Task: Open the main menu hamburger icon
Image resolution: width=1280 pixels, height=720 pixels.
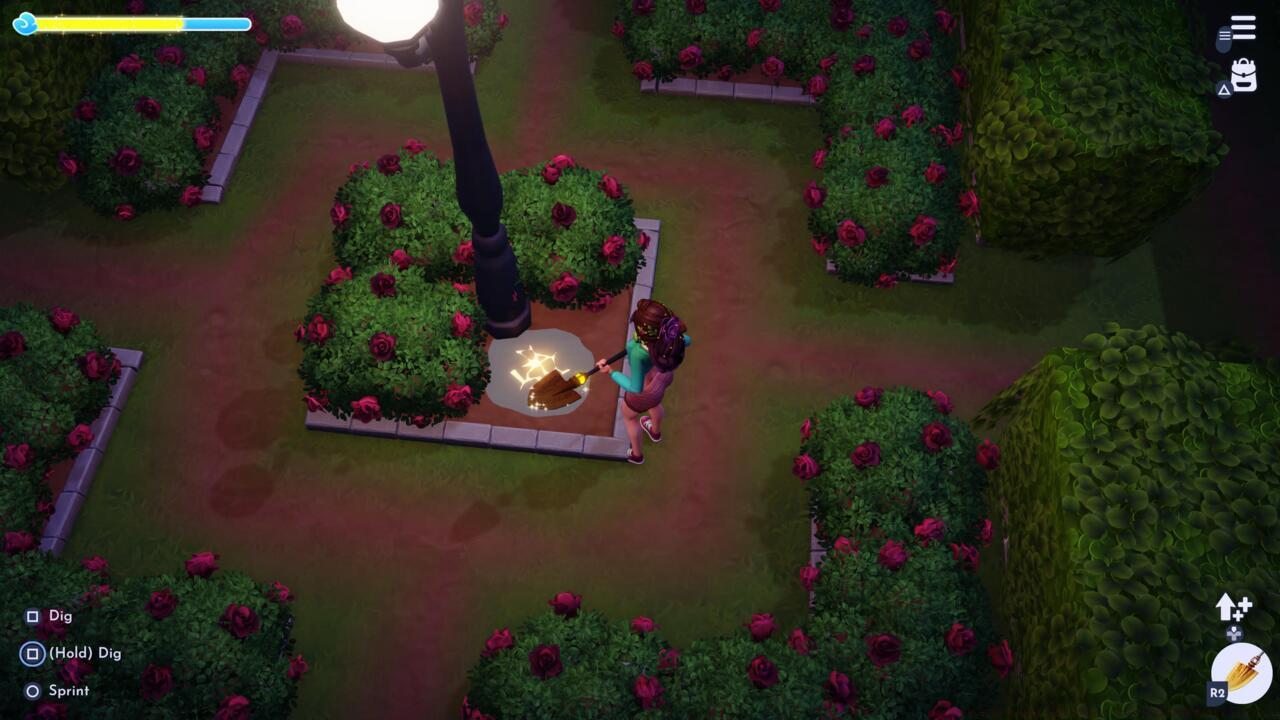Action: pyautogui.click(x=1243, y=27)
